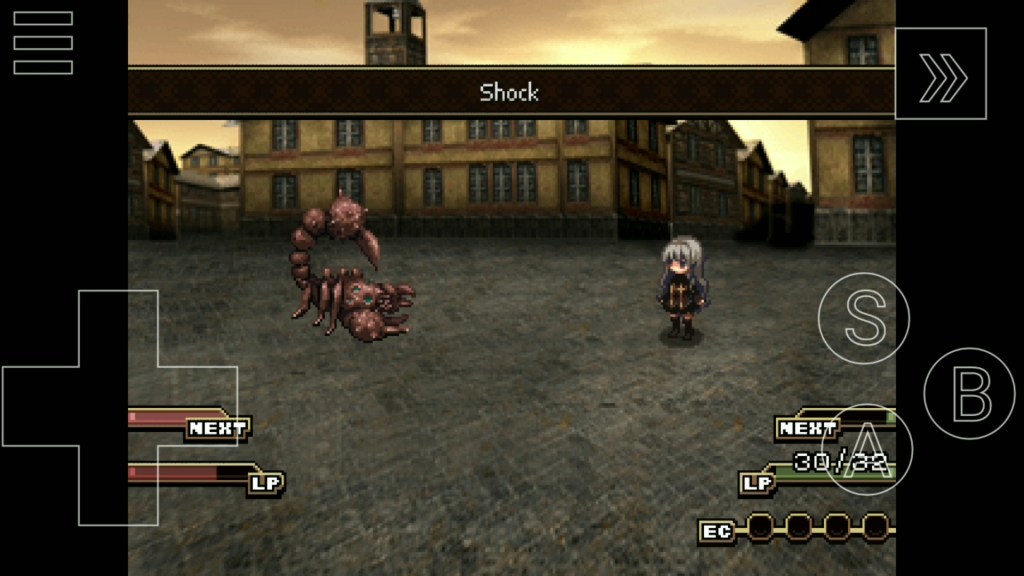Tap the left arm of the D-pad
Image resolution: width=1024 pixels, height=576 pixels.
coord(40,407)
